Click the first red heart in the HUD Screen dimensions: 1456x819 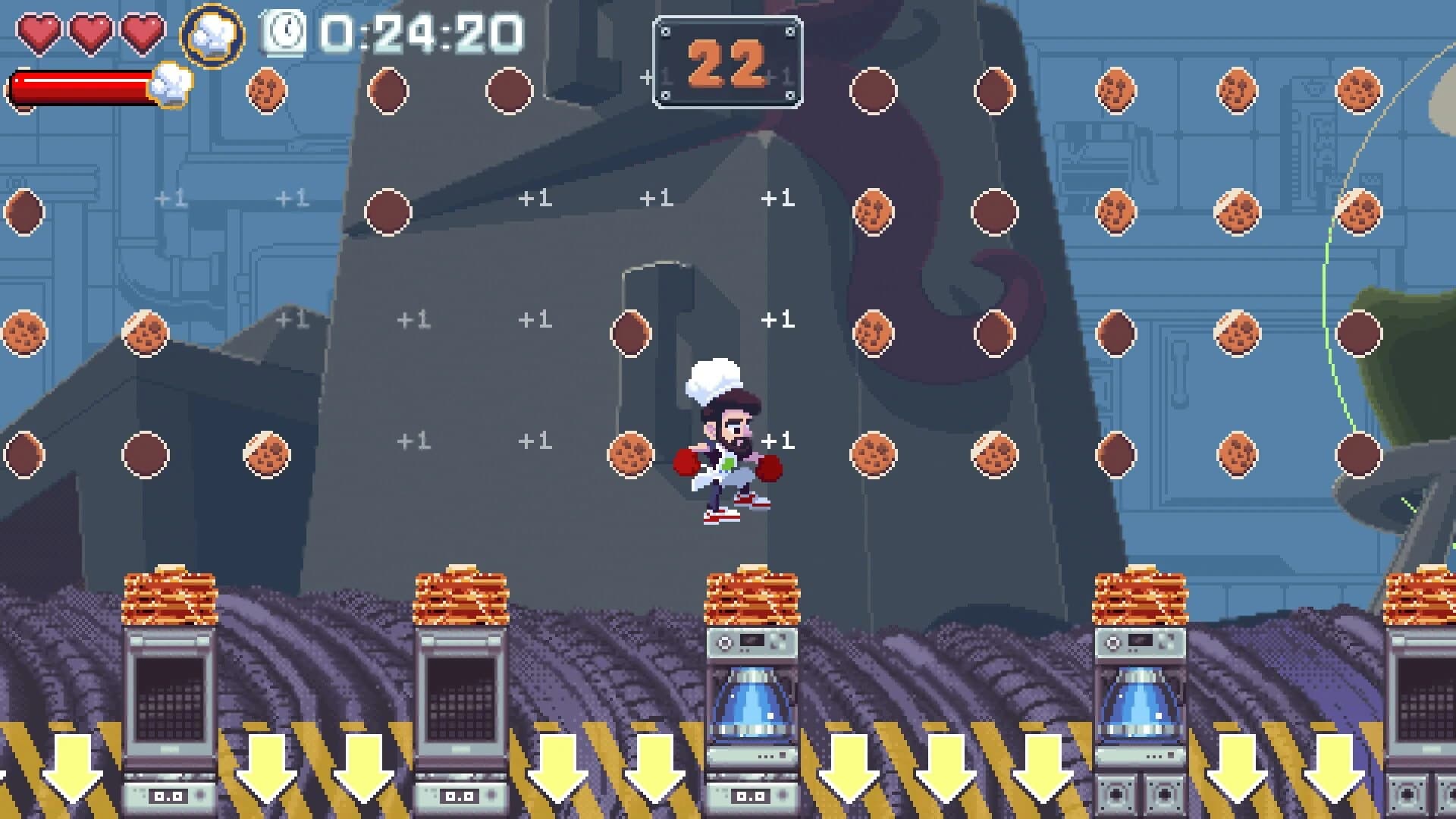click(x=39, y=32)
